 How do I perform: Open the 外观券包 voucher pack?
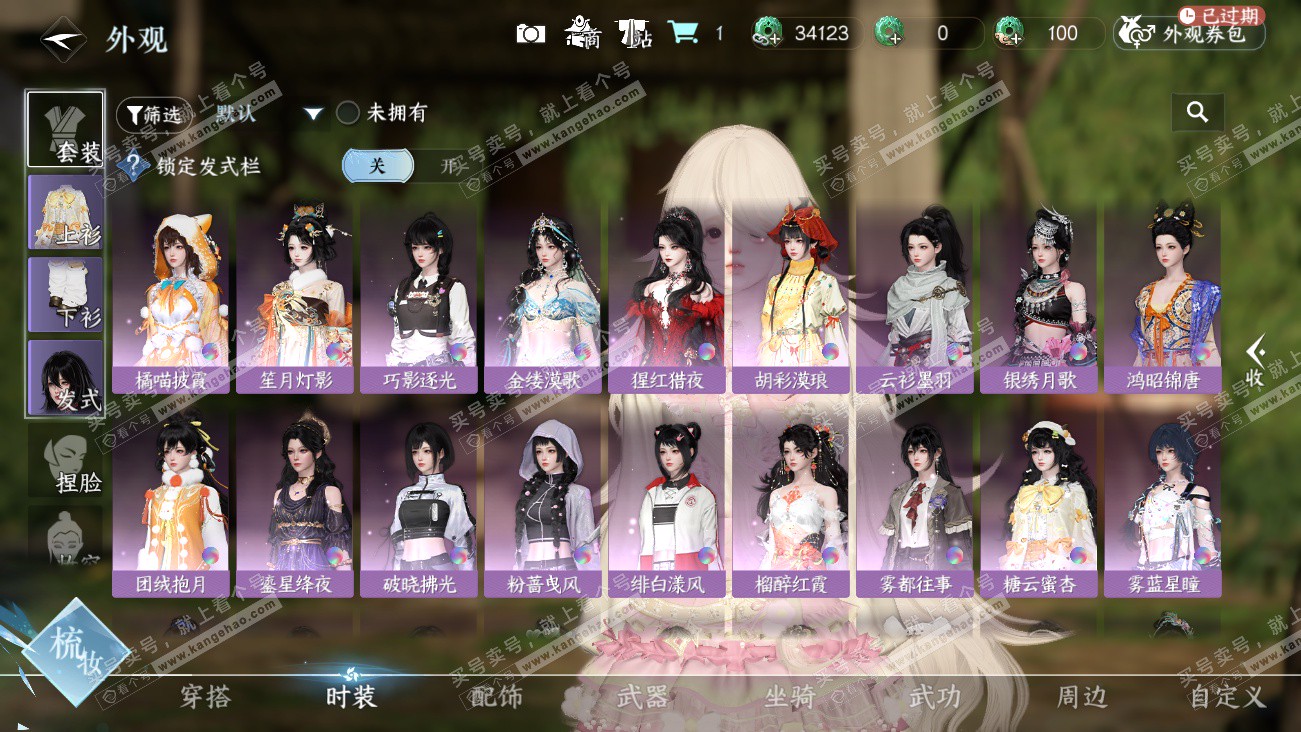pos(1190,34)
